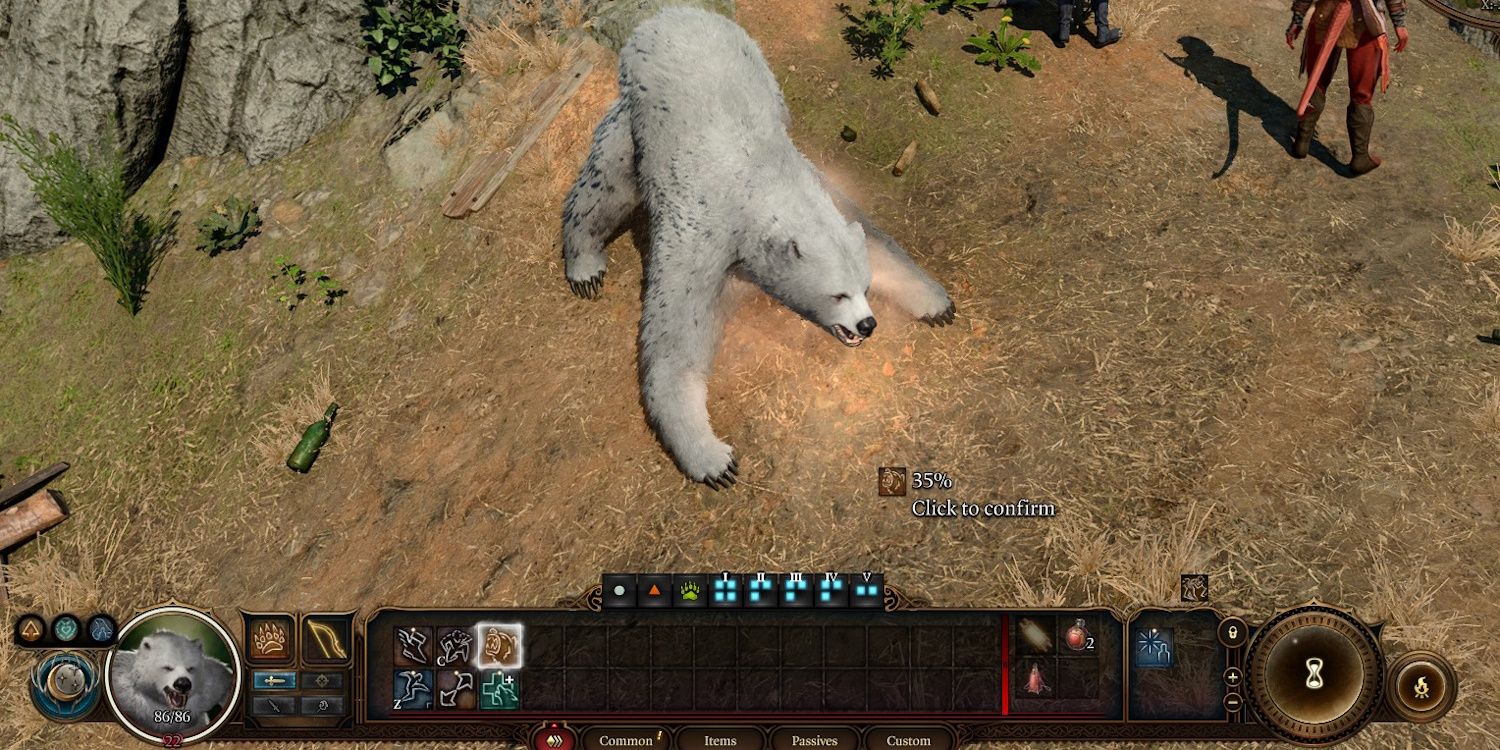The height and width of the screenshot is (750, 1500).
Task: Click the Jump action icon marked Z
Action: [x=414, y=691]
